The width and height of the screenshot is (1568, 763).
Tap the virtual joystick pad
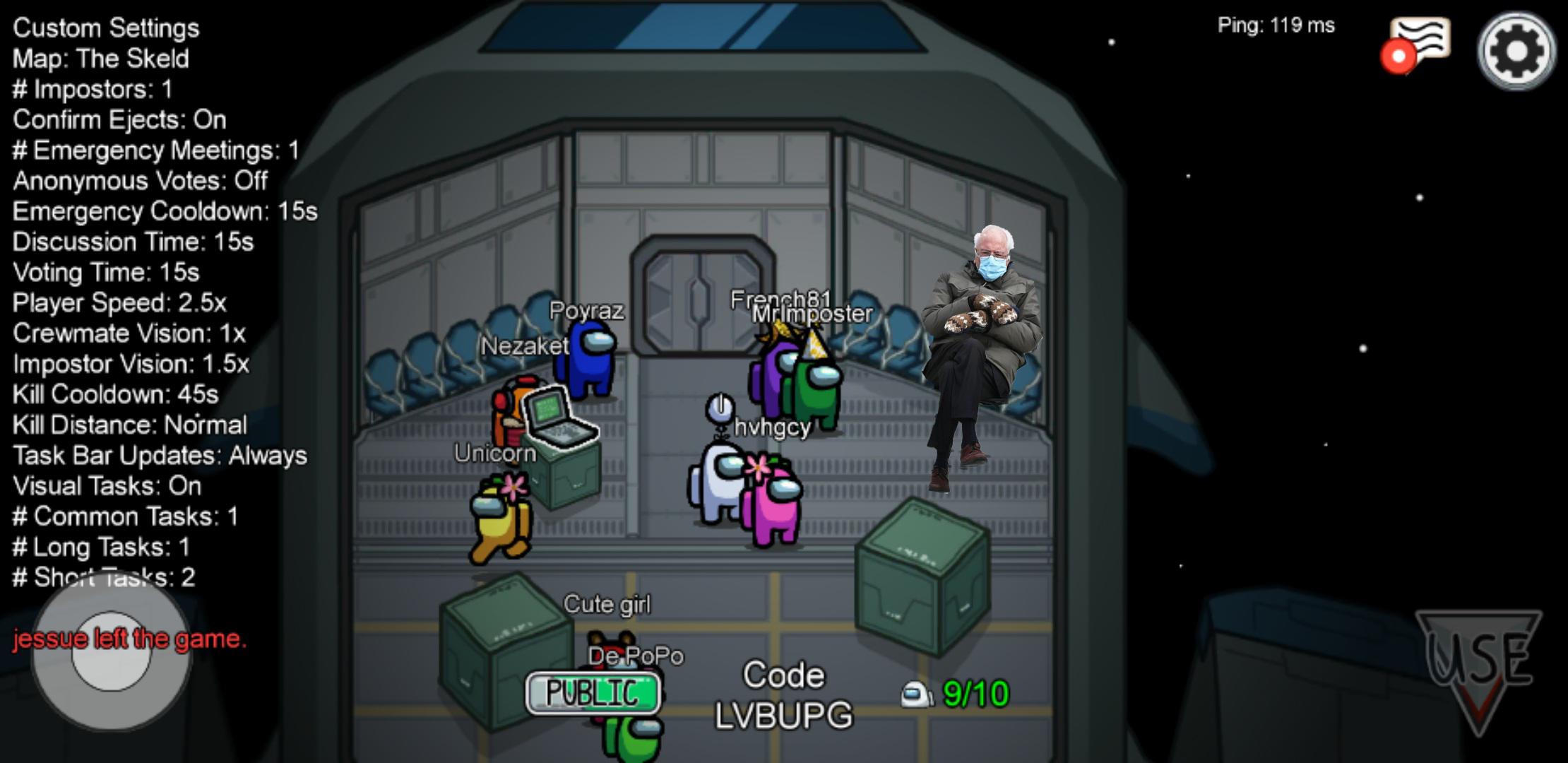[111, 652]
